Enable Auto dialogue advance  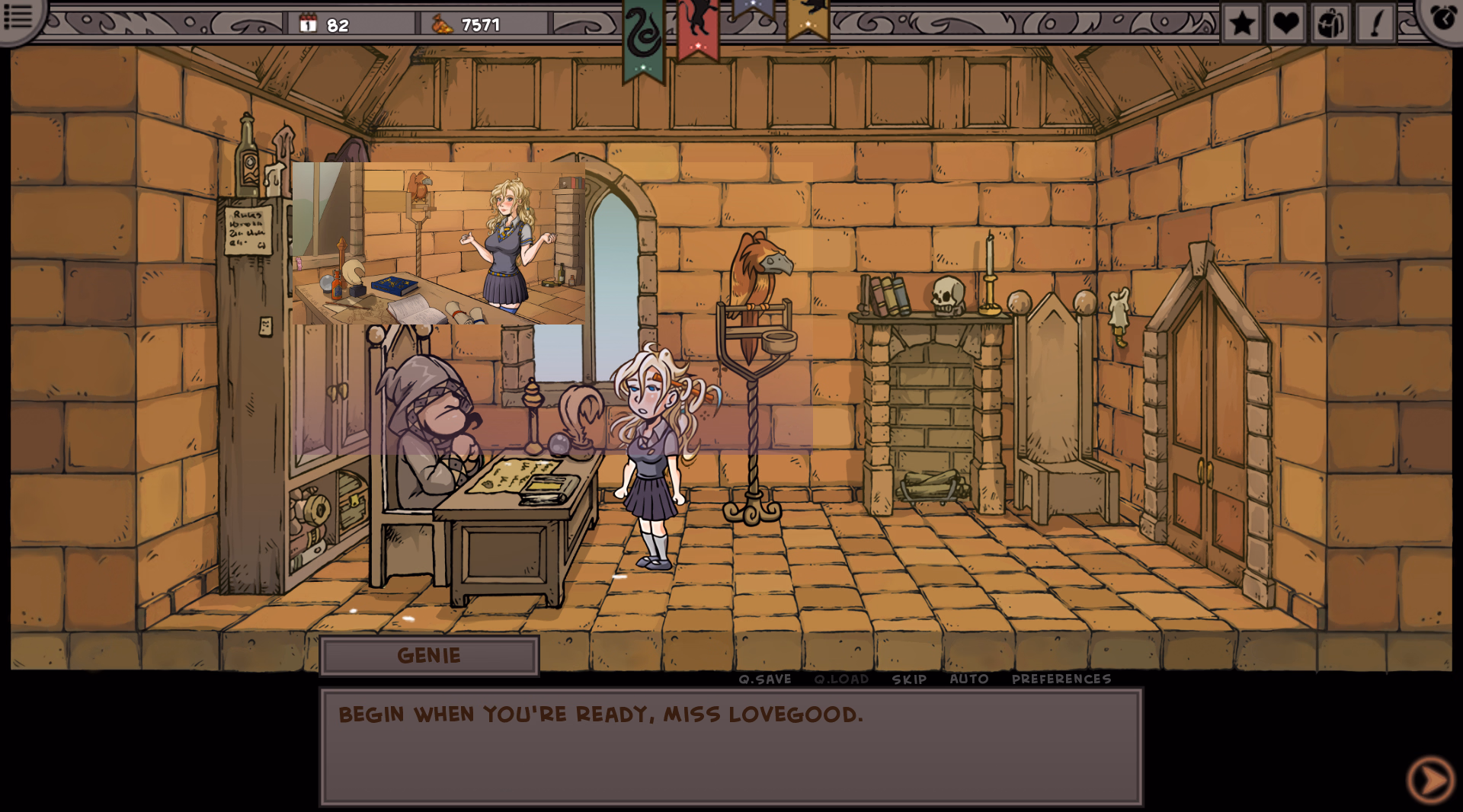pos(969,679)
